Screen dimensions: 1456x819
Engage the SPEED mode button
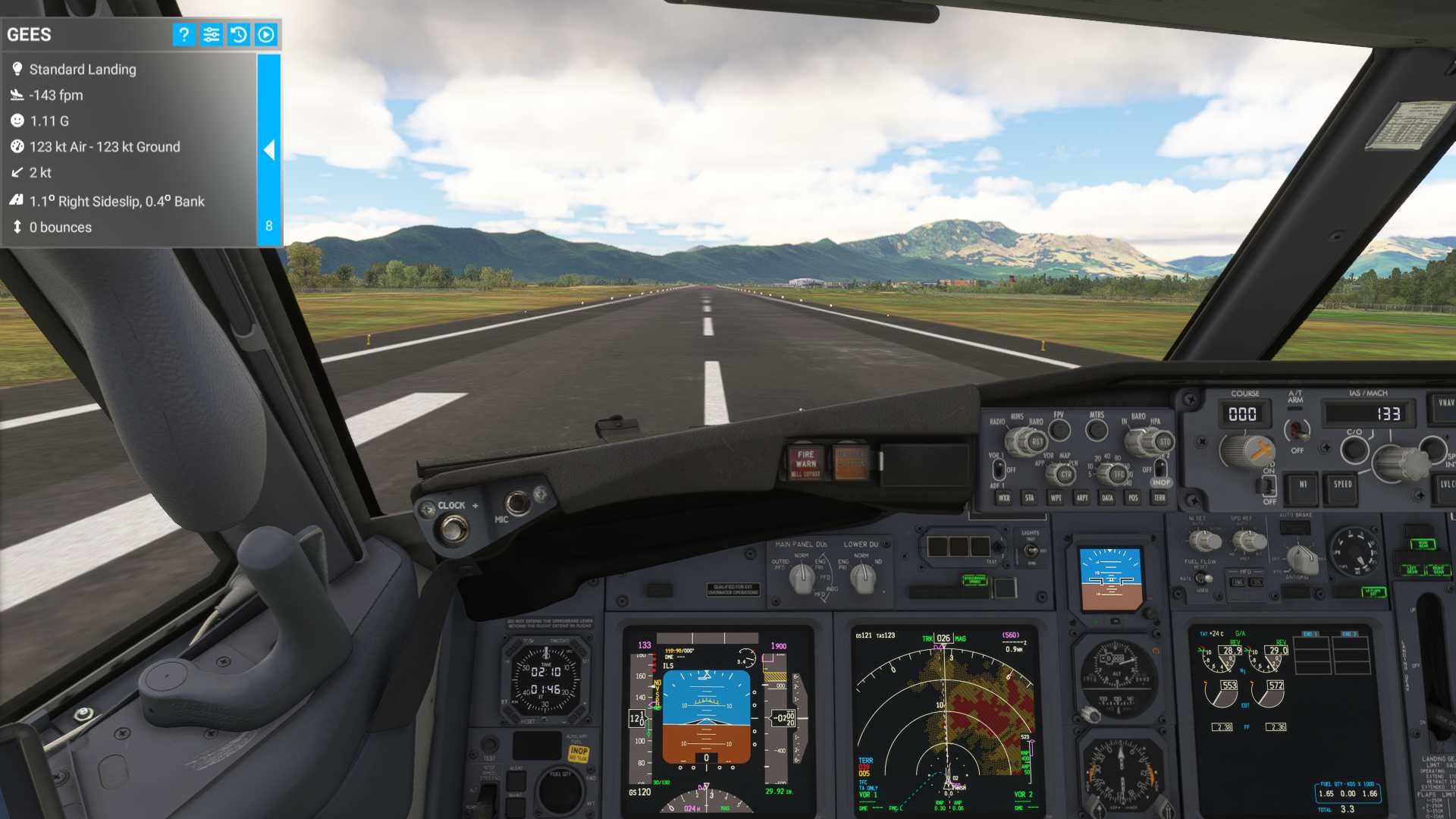click(x=1342, y=485)
